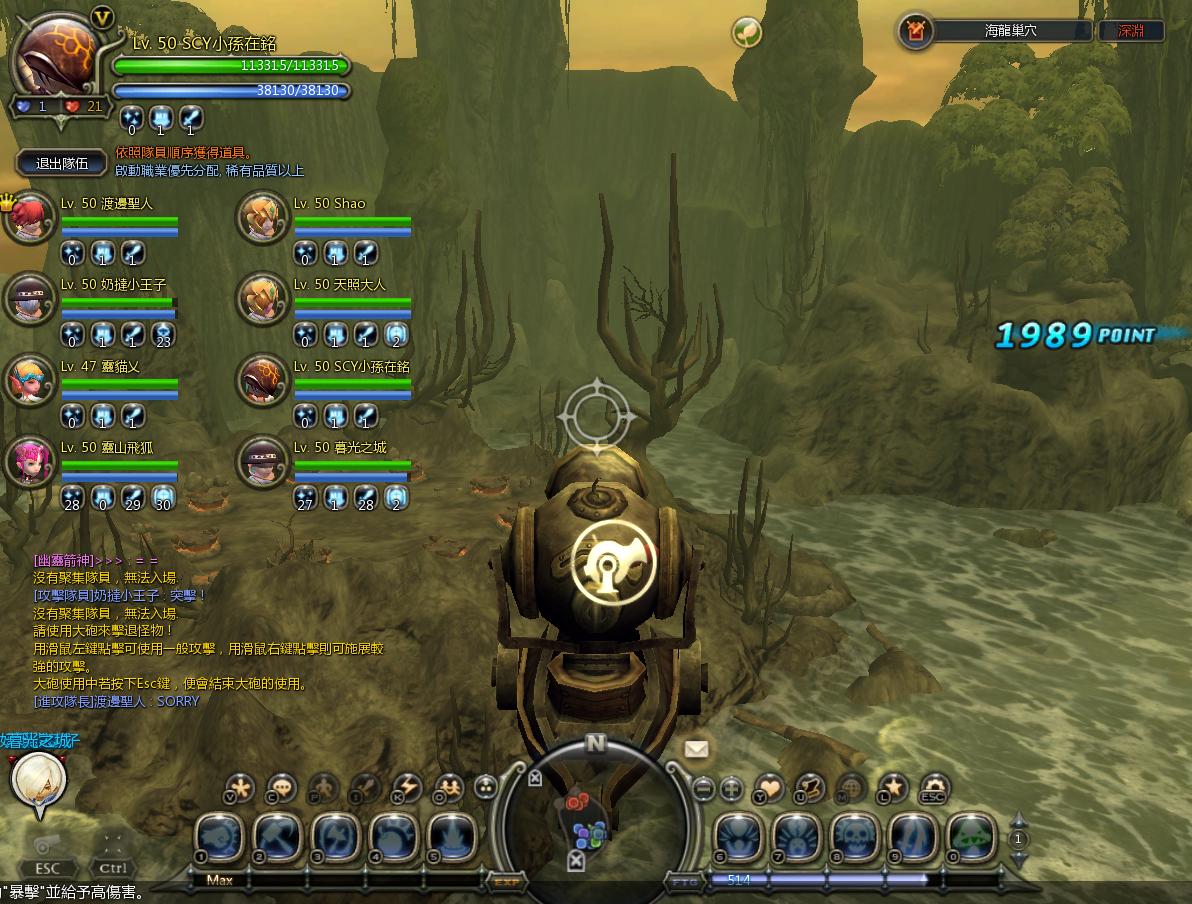
Task: Activate the spider skill in slot 6
Action: pos(739,837)
